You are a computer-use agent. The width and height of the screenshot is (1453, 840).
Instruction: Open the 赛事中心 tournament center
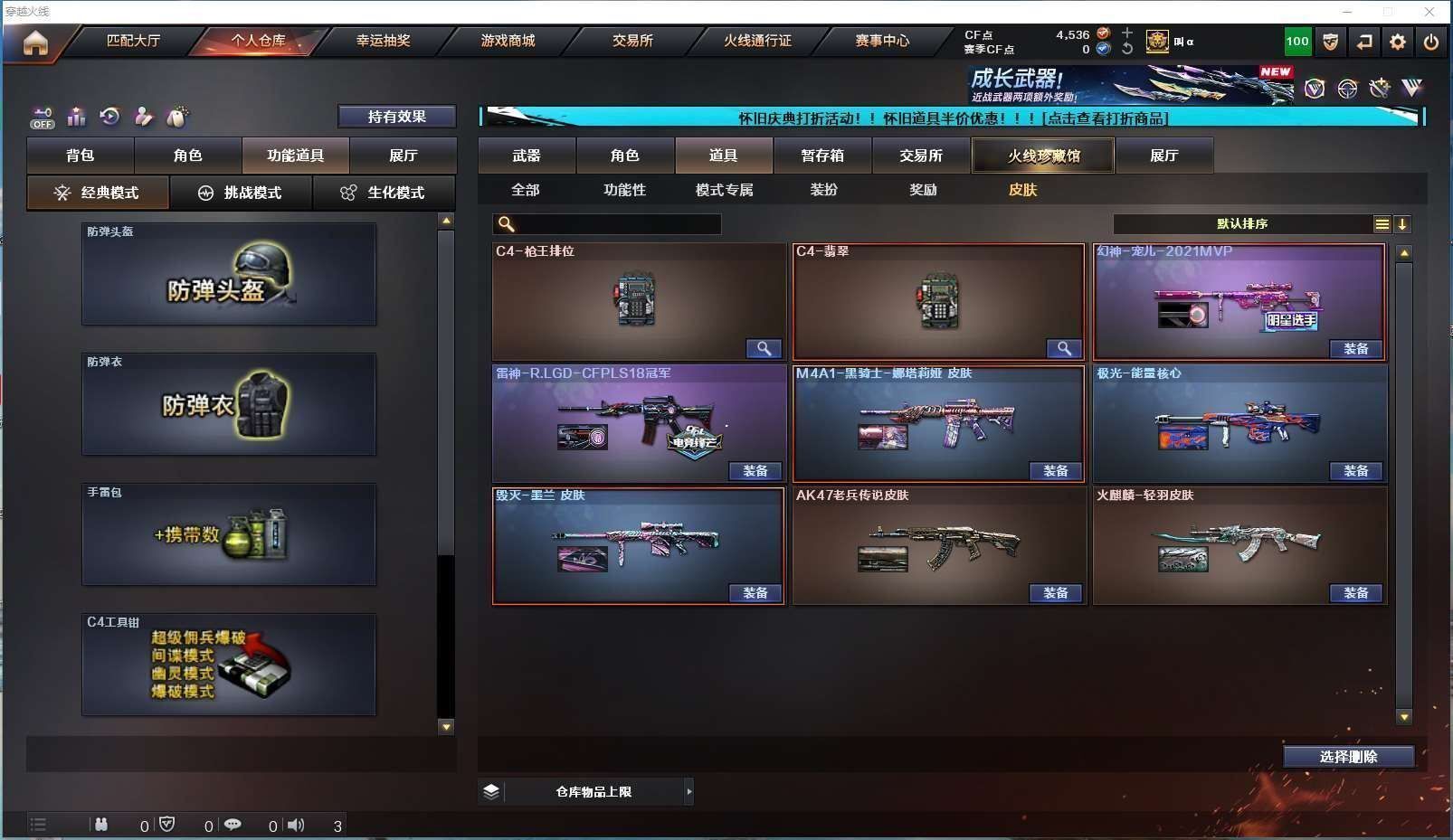coord(882,41)
